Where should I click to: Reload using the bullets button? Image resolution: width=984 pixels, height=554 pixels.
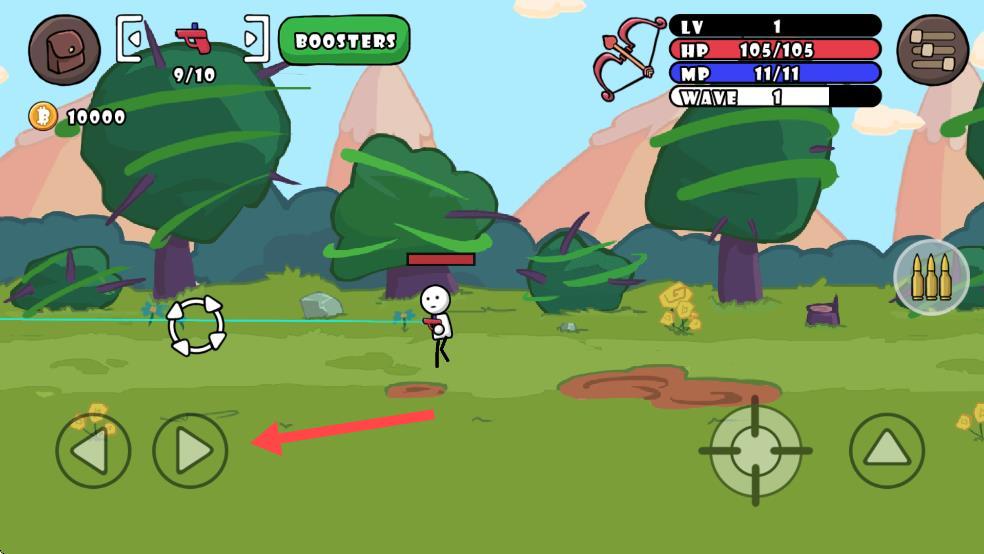(931, 277)
